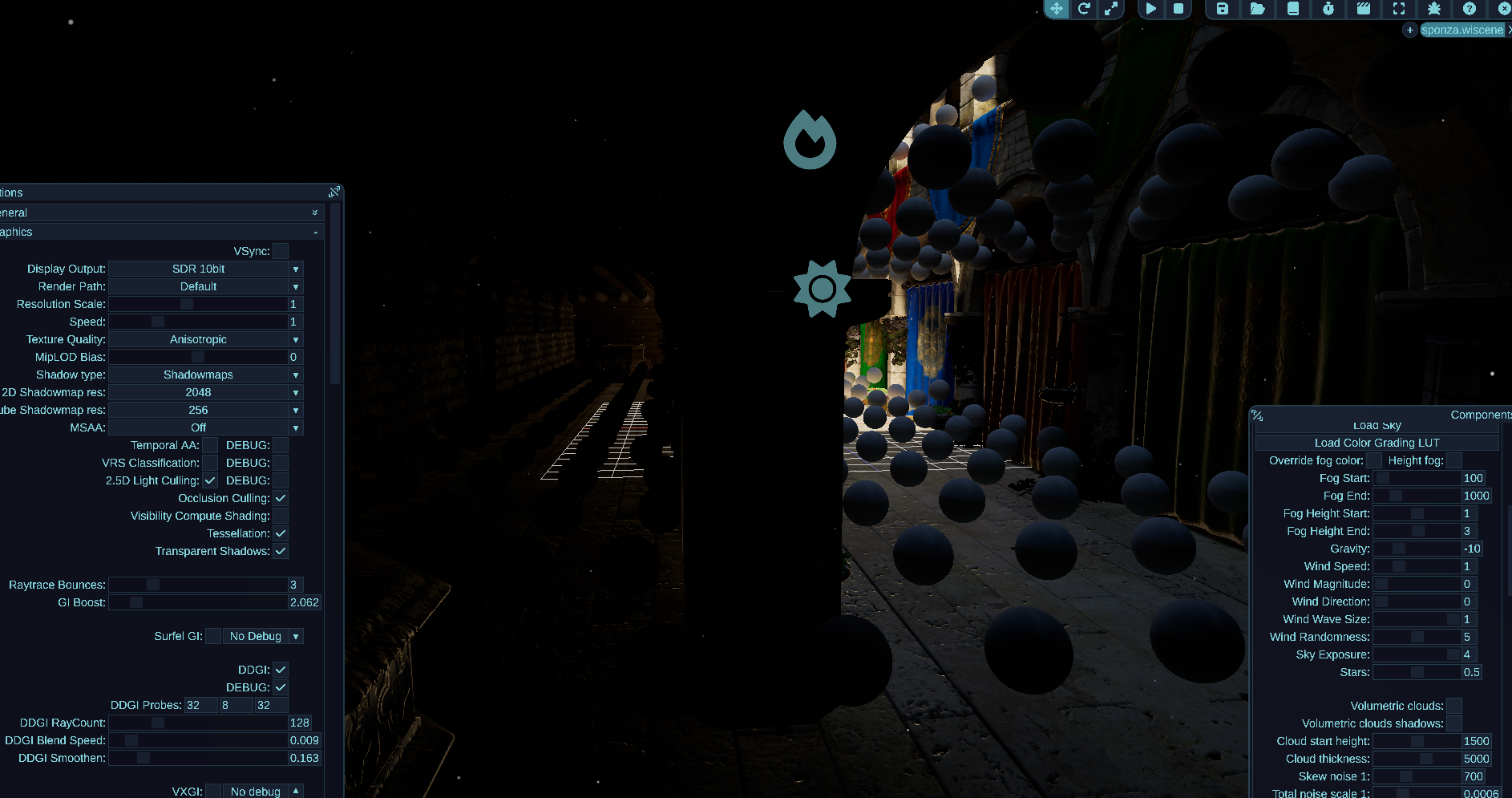
Task: Click the Load Color Grading LUT button
Action: (x=1377, y=442)
